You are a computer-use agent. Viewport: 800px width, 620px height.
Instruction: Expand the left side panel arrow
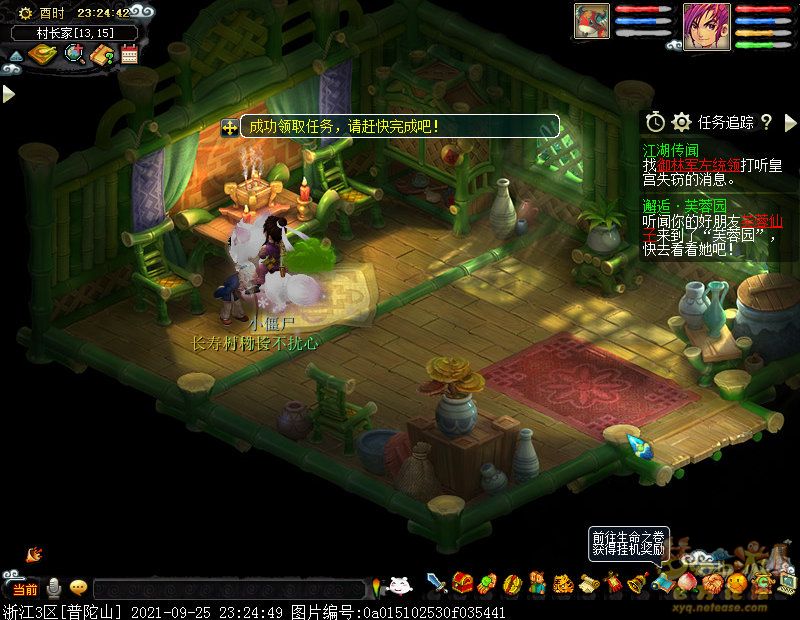click(x=8, y=94)
